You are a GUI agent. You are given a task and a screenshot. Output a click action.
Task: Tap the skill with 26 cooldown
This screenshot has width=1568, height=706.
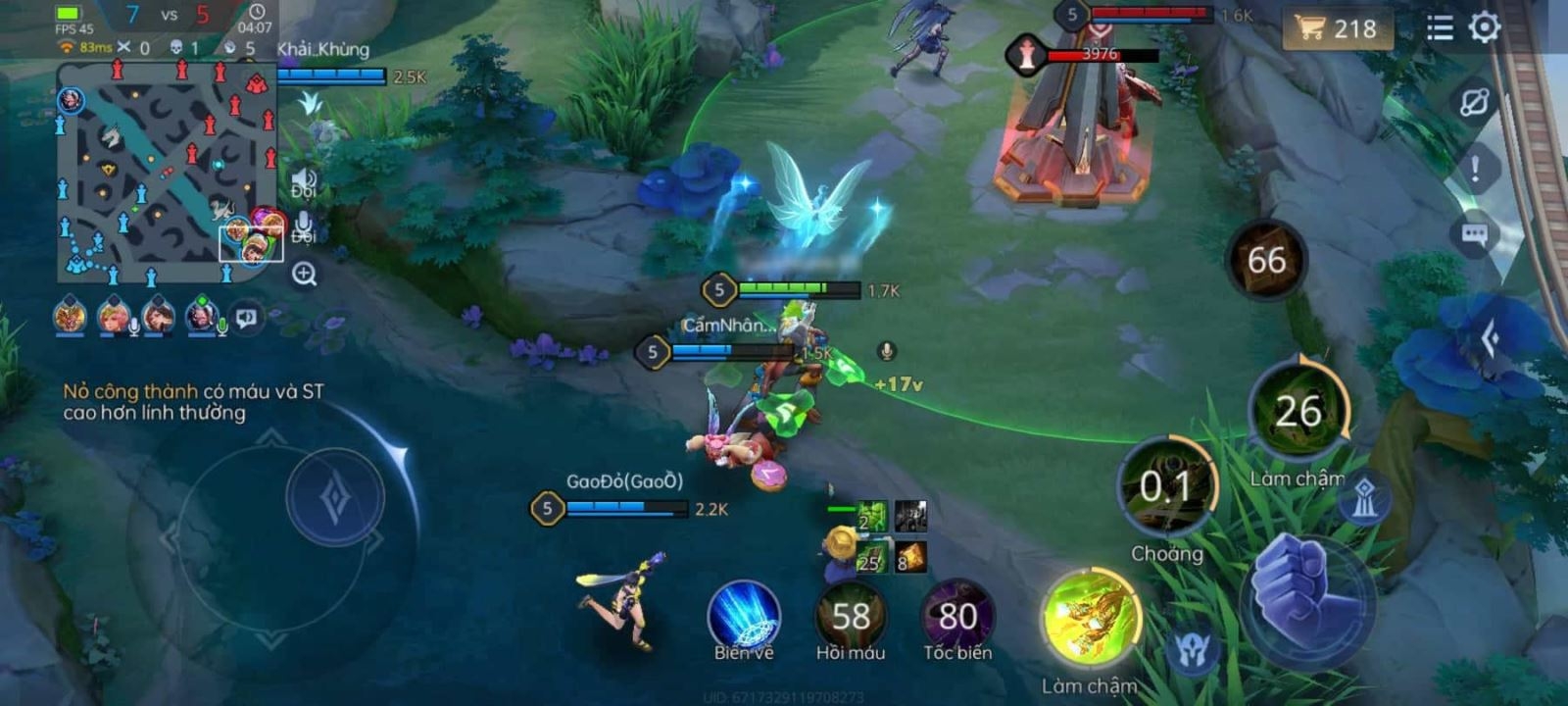(1298, 412)
